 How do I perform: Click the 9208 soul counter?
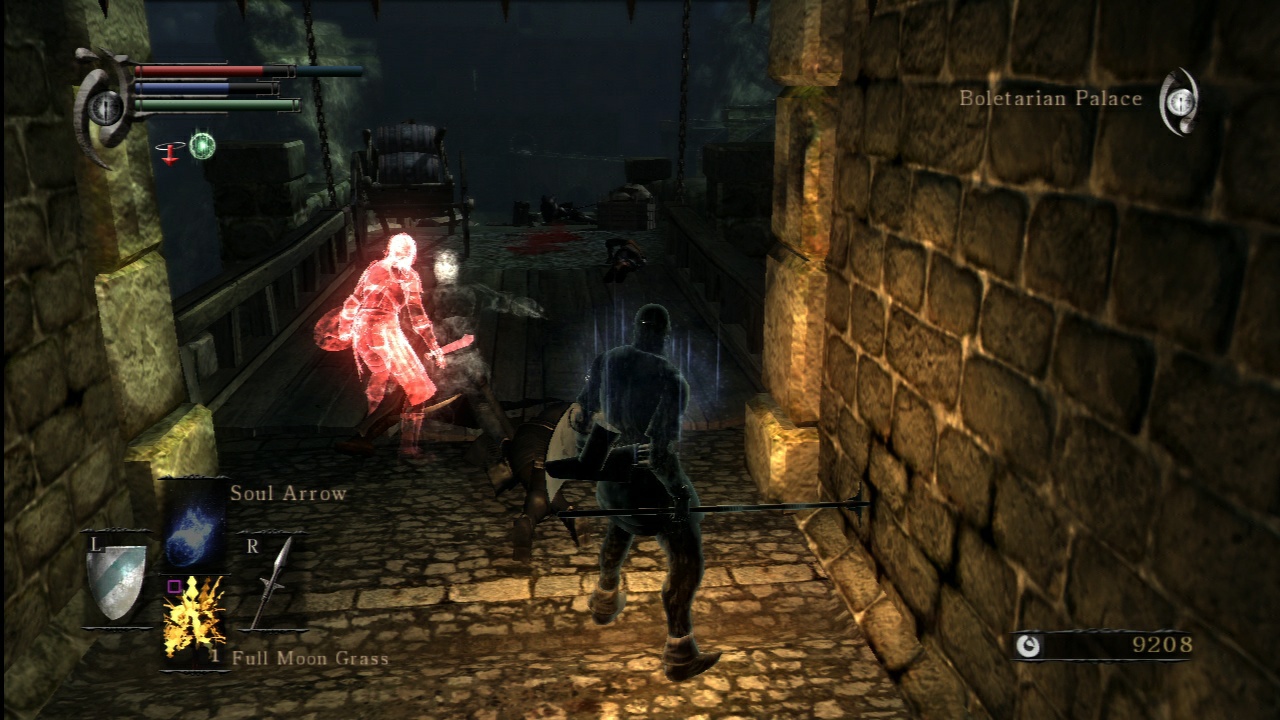click(1160, 643)
